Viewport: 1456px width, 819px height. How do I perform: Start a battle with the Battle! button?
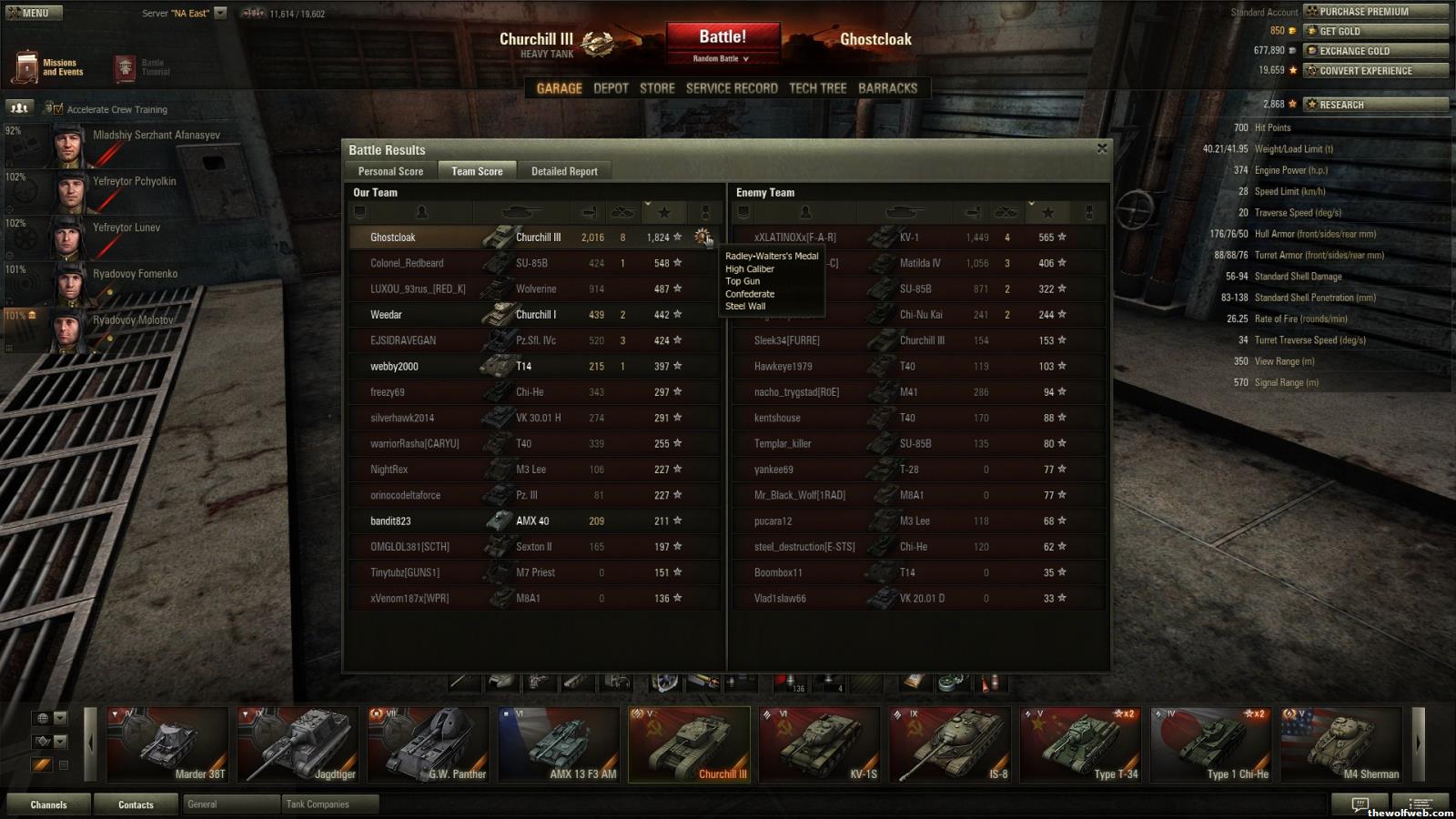[723, 38]
